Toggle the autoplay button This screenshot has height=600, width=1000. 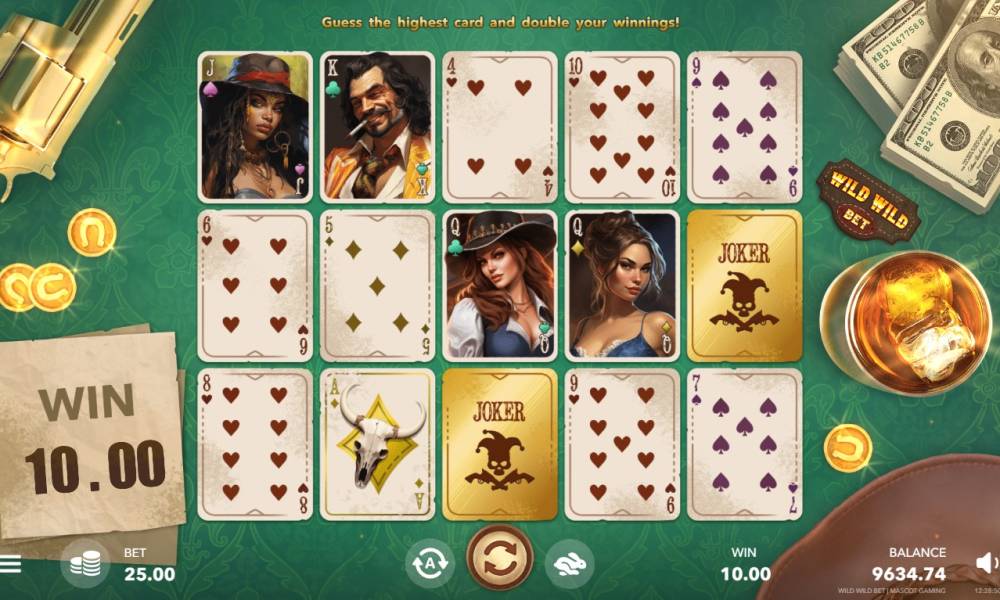pyautogui.click(x=429, y=564)
